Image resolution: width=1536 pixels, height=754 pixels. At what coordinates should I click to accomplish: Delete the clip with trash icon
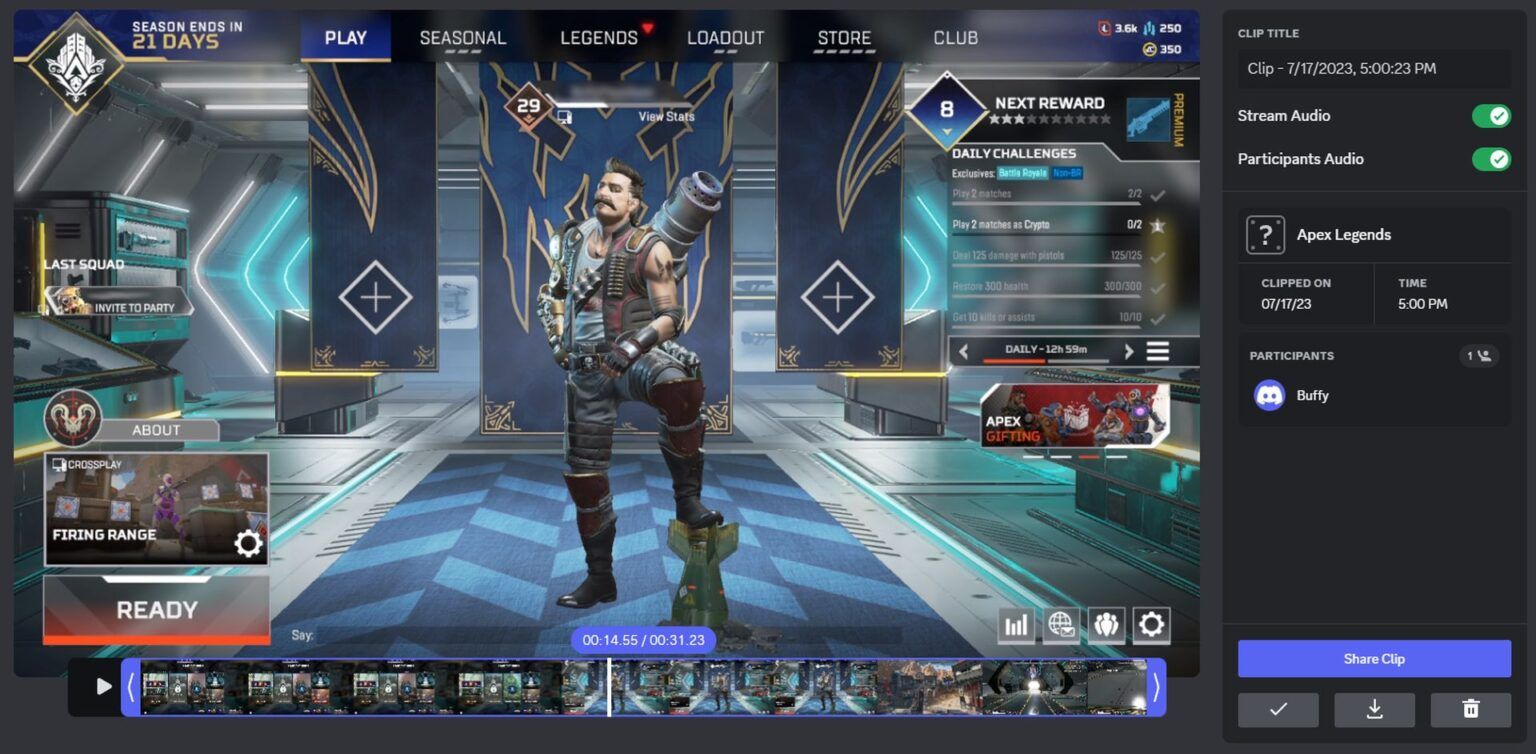coord(1470,709)
